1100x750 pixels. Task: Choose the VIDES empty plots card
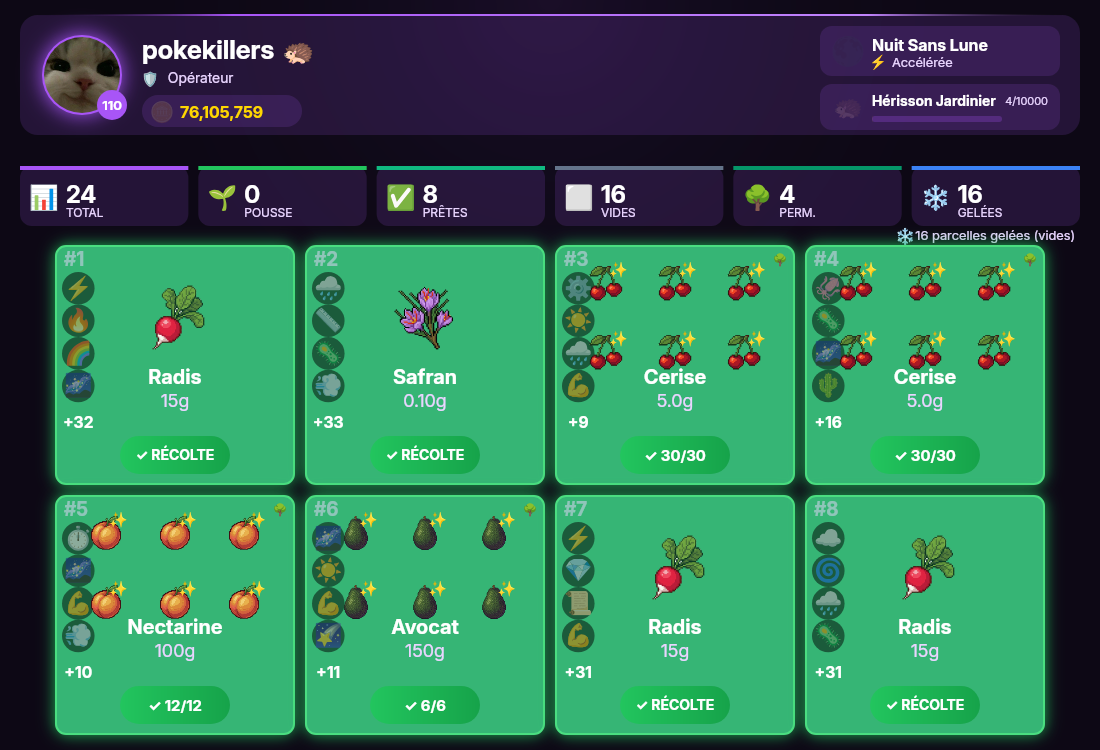[639, 197]
